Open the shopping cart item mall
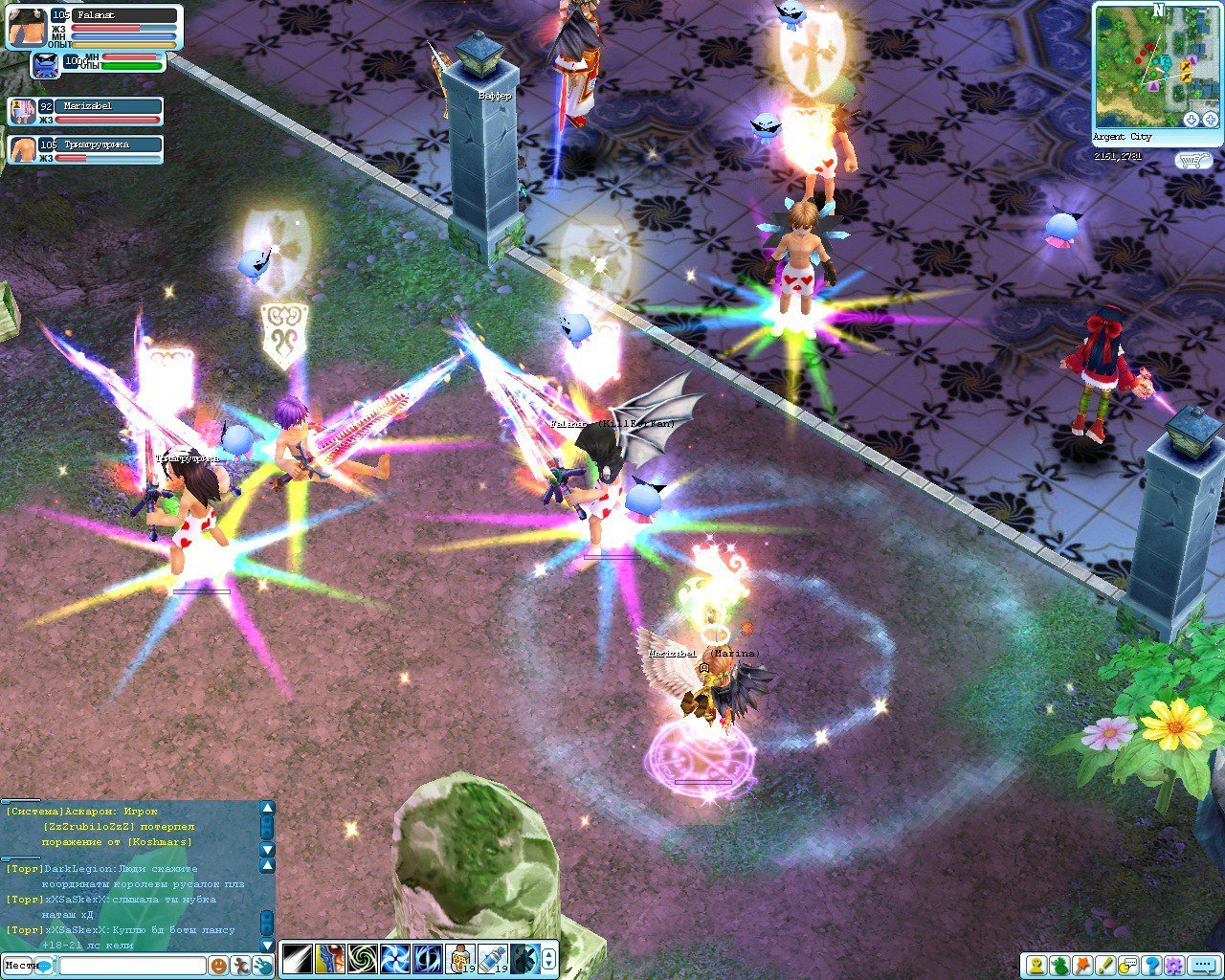The image size is (1225, 980). (1193, 161)
